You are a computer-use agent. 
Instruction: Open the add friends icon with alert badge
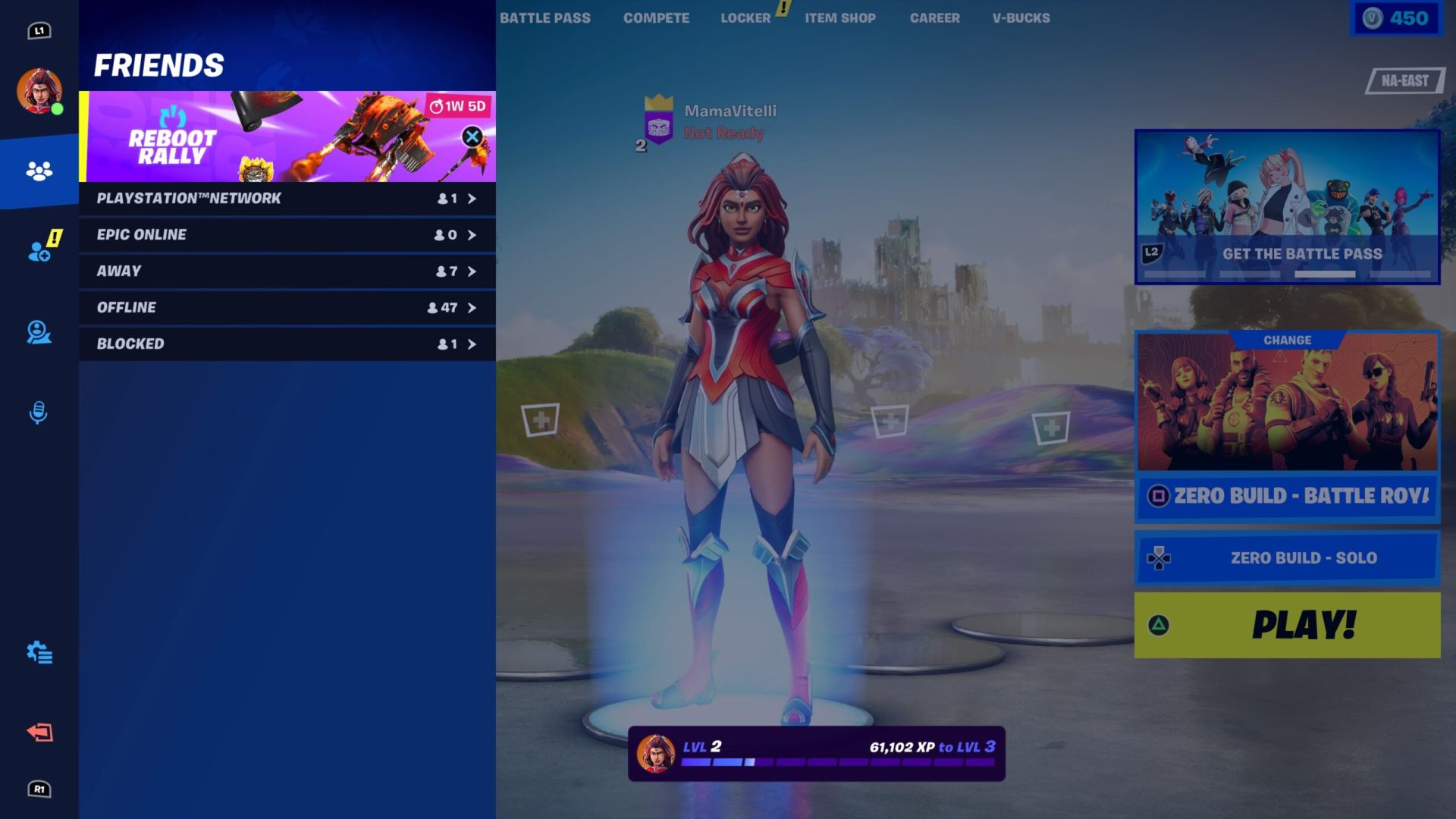pos(38,250)
